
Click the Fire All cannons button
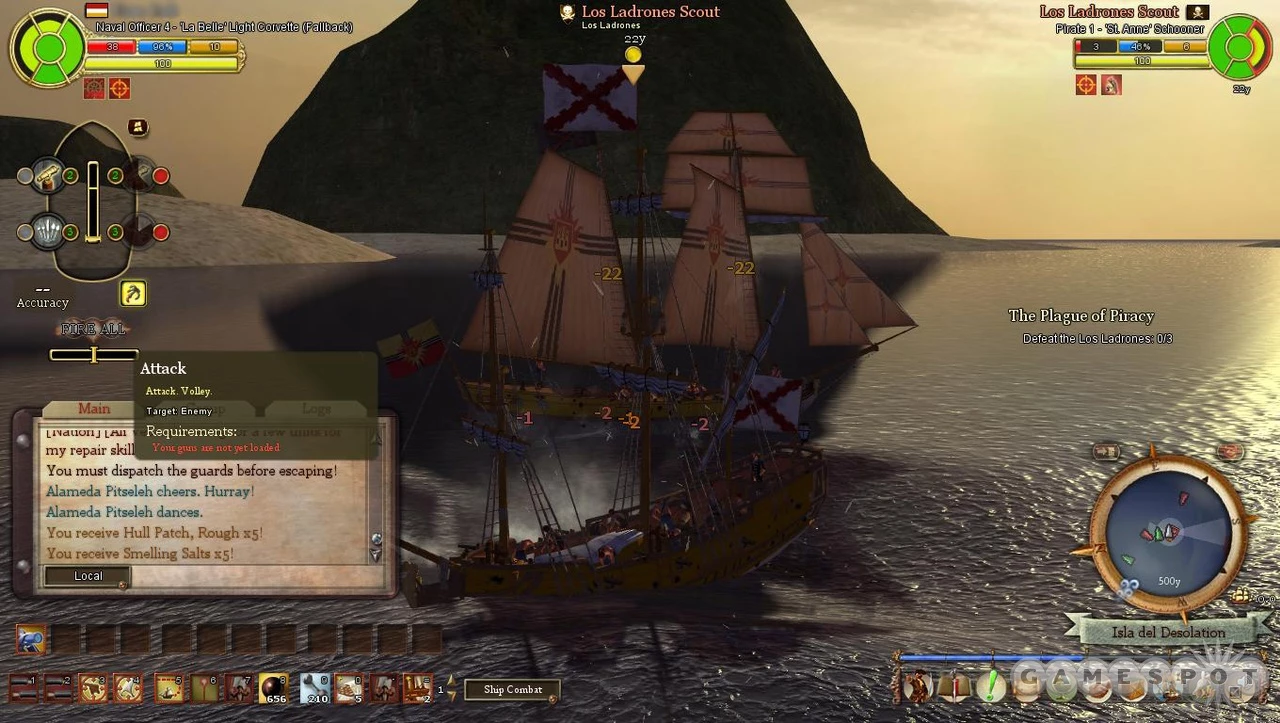click(93, 329)
